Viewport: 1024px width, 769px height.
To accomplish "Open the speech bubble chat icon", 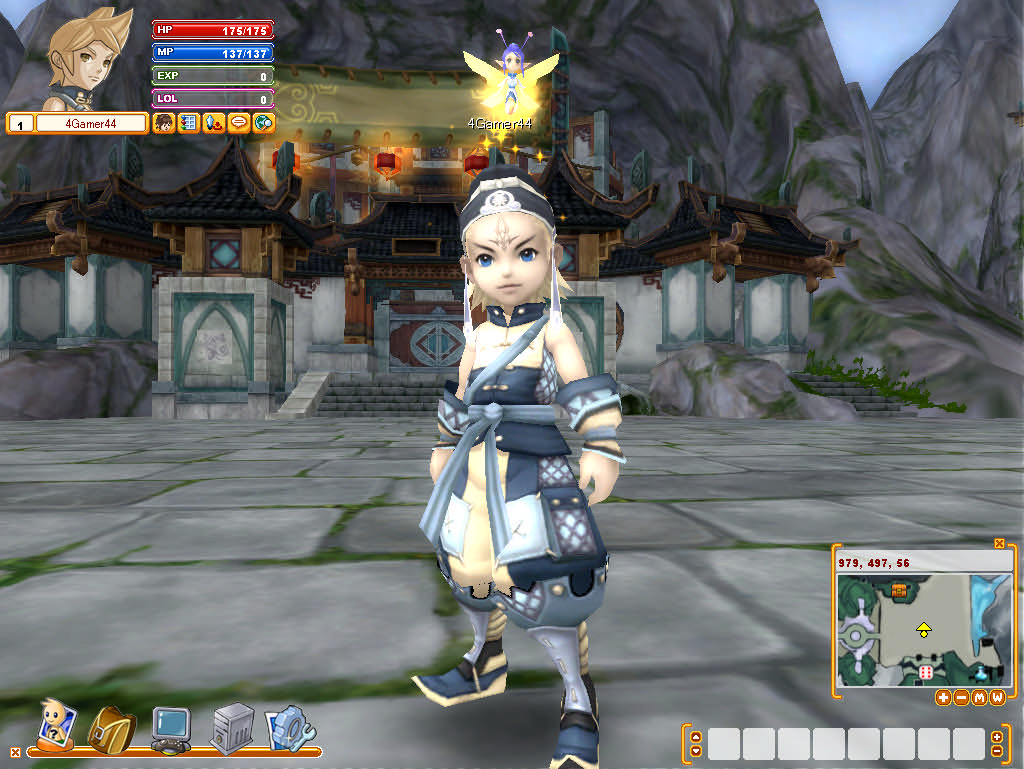I will click(x=238, y=123).
